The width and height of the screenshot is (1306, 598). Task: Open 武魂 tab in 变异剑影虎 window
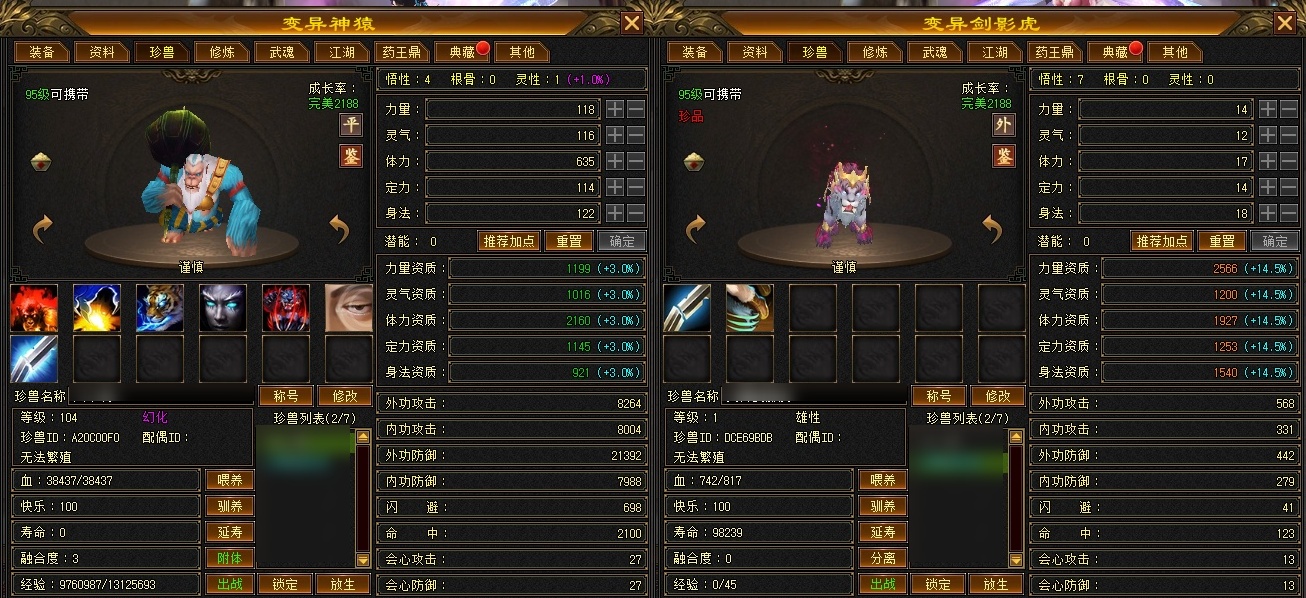tap(934, 52)
